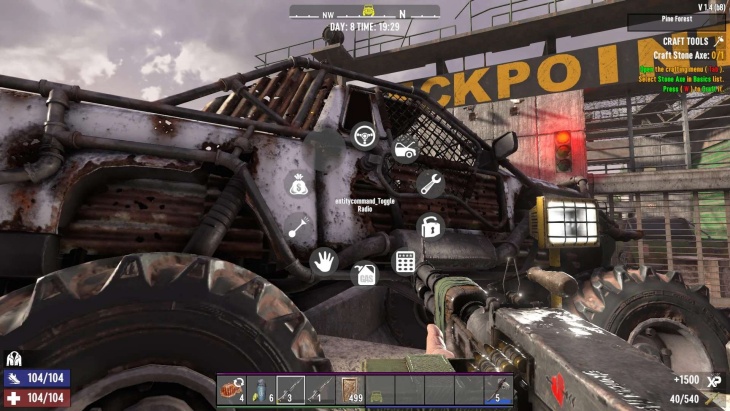The height and width of the screenshot is (411, 730).
Task: Select the money bag radial option
Action: pyautogui.click(x=298, y=184)
